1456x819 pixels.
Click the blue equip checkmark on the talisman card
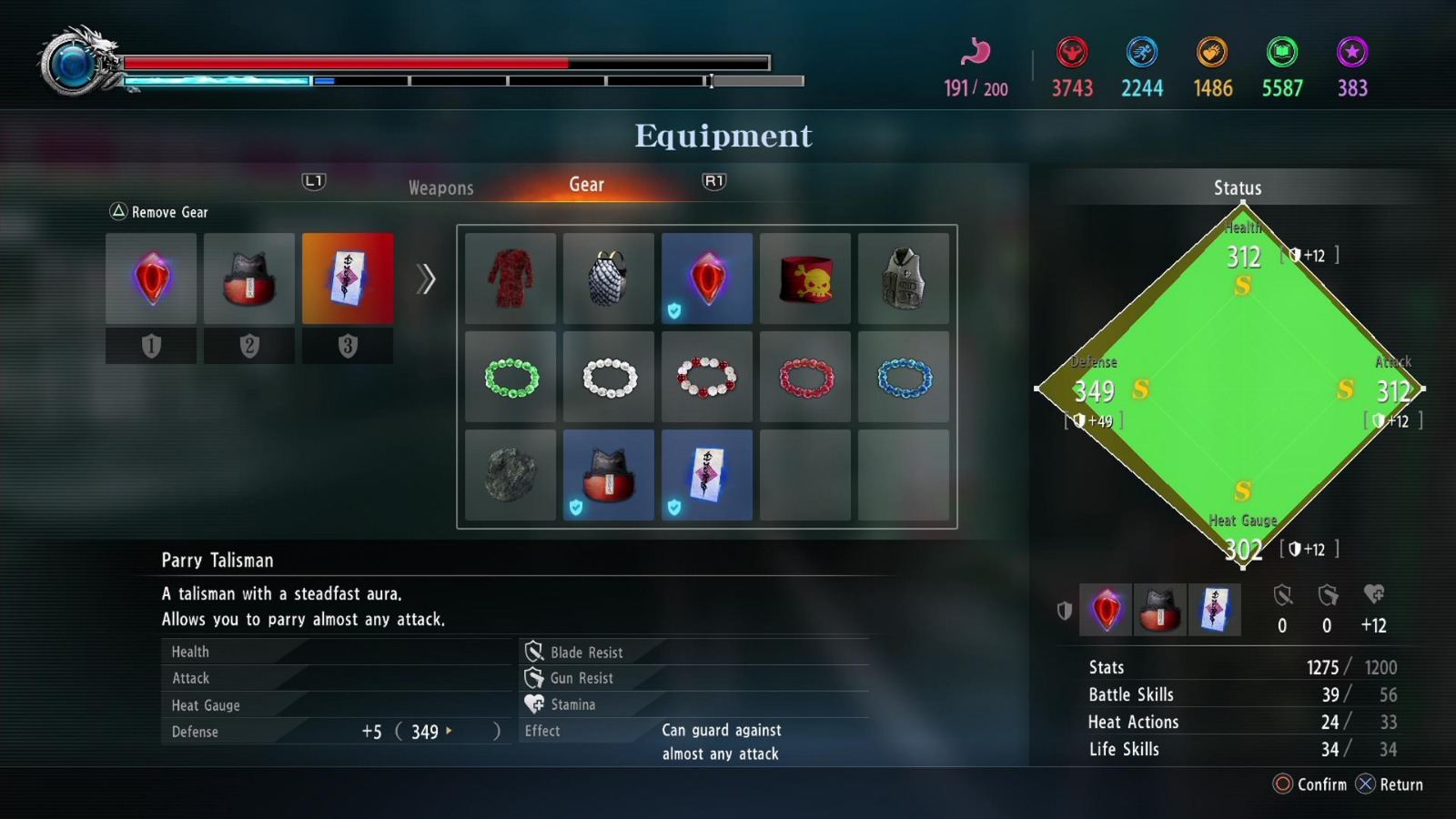pos(674,509)
